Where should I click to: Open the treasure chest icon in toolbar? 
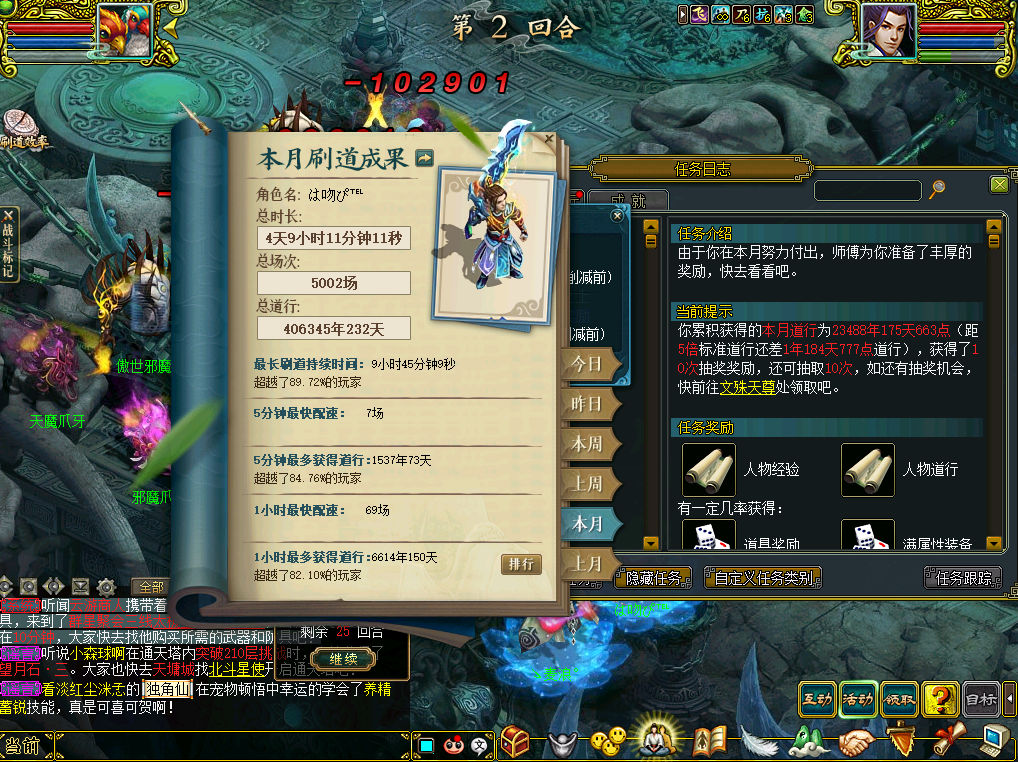click(515, 741)
